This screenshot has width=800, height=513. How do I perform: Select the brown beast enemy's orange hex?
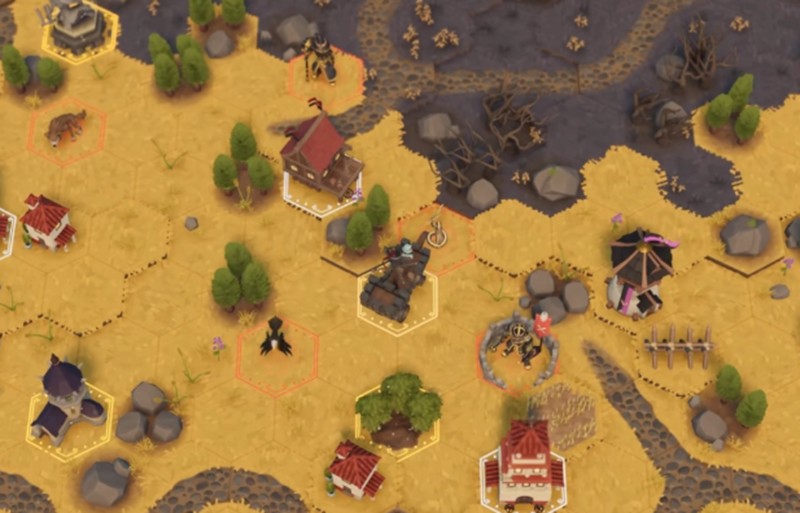click(66, 129)
